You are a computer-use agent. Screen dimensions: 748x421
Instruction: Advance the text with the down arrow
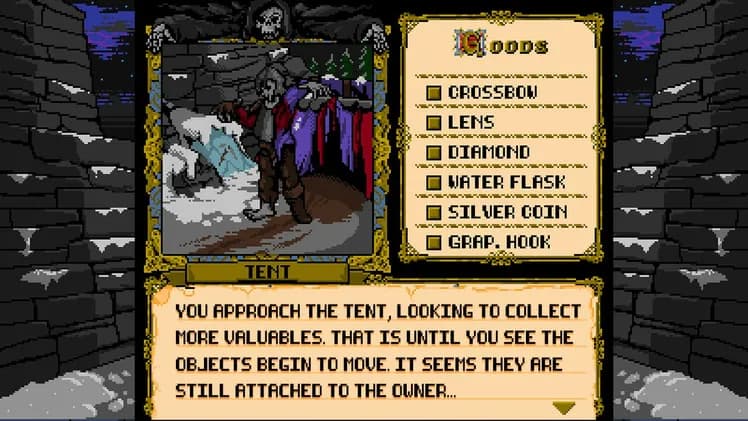pos(564,407)
